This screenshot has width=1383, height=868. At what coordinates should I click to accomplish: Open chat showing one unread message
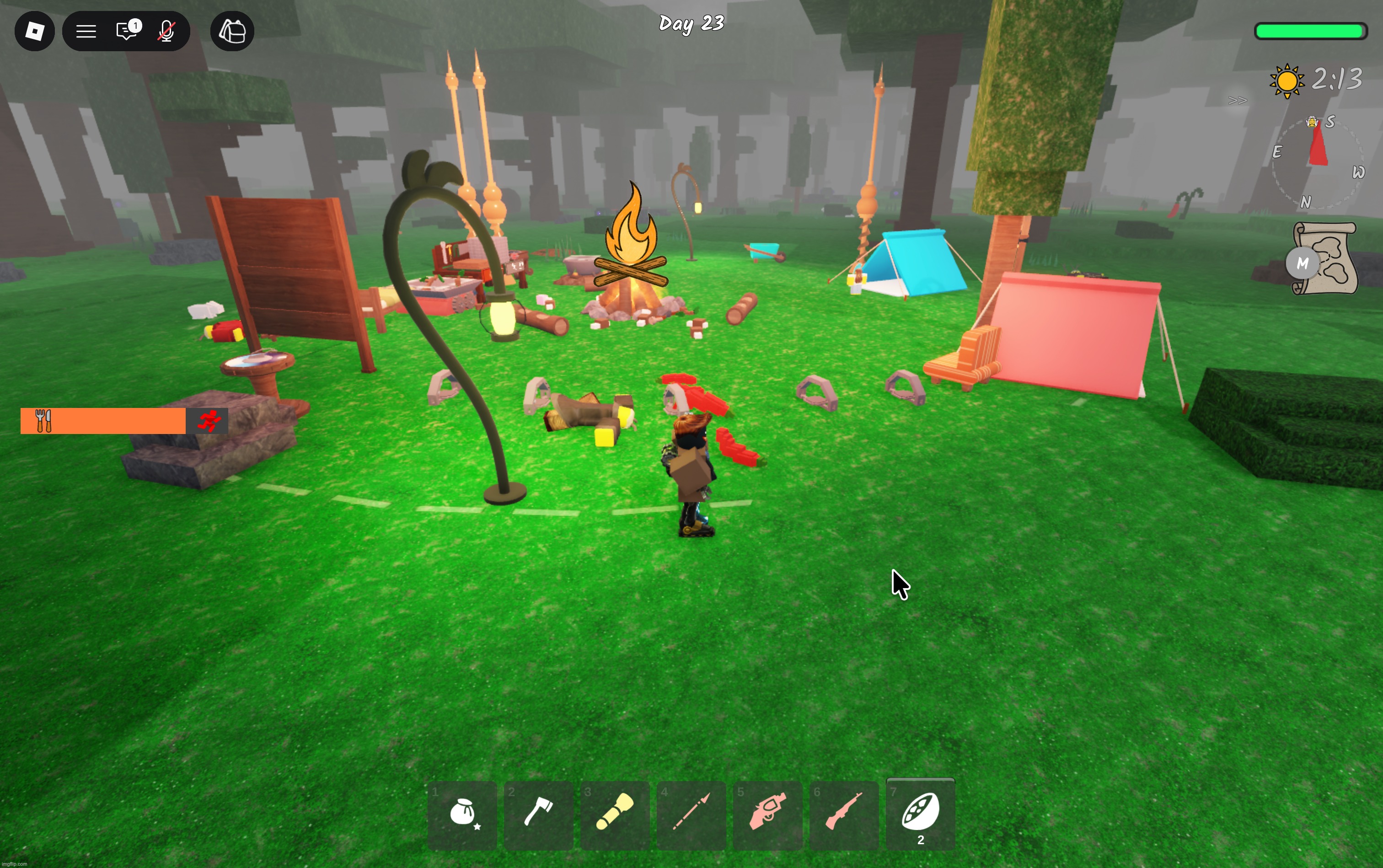(x=126, y=31)
